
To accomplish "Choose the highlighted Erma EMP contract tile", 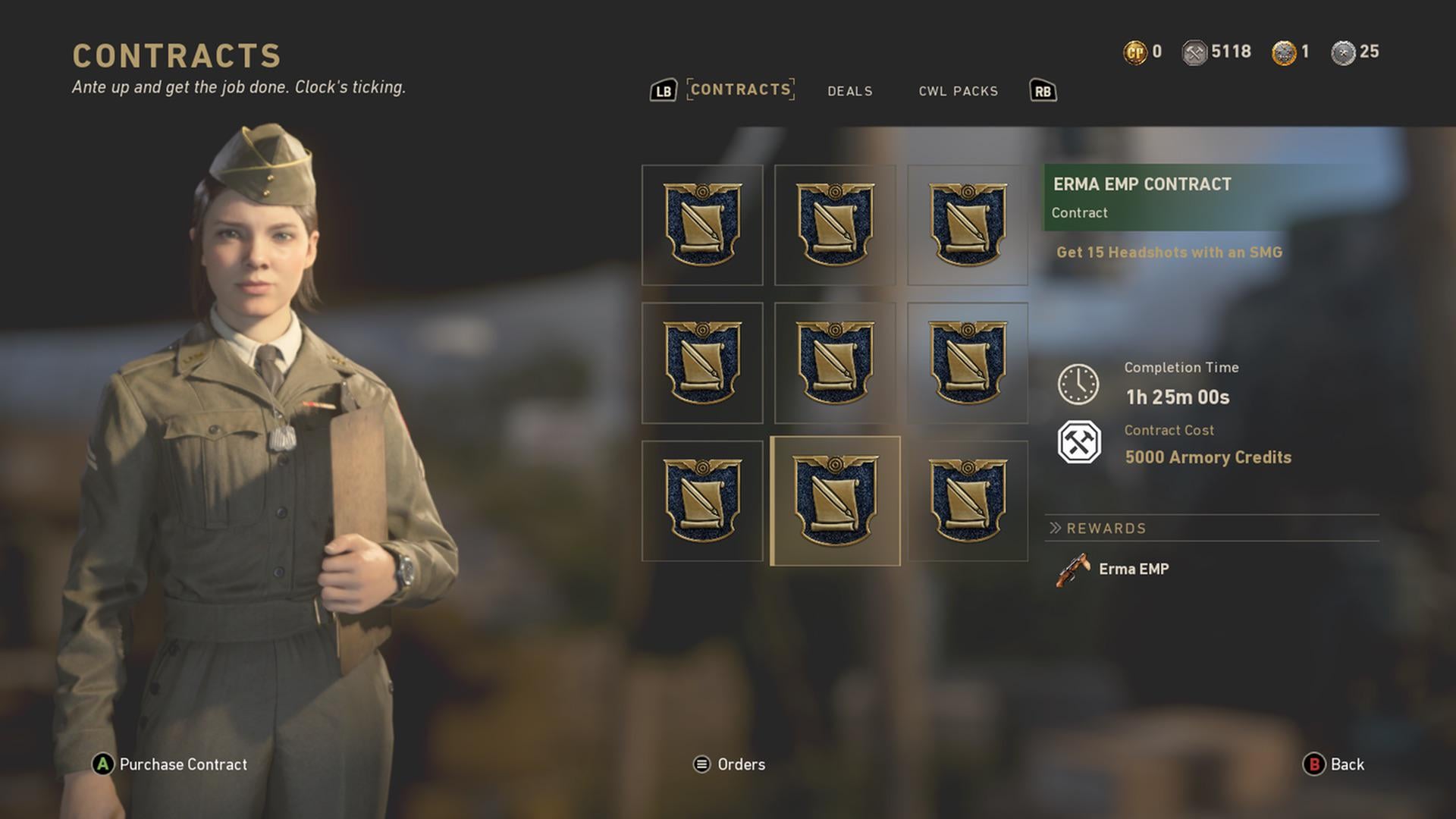I will coord(835,500).
